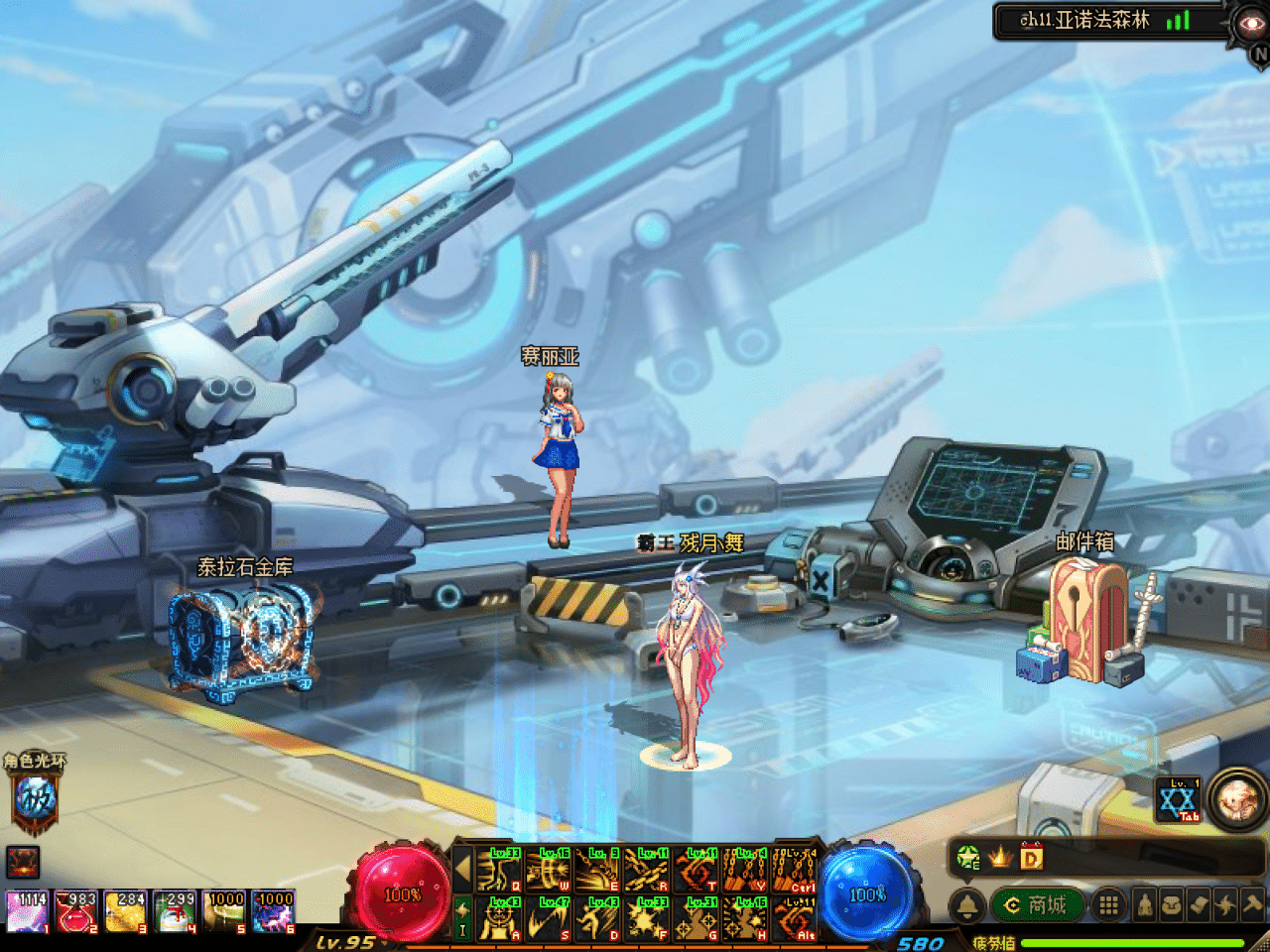Select the quick slot 6 item
Screen dimensions: 1270x952
pyautogui.click(x=274, y=912)
